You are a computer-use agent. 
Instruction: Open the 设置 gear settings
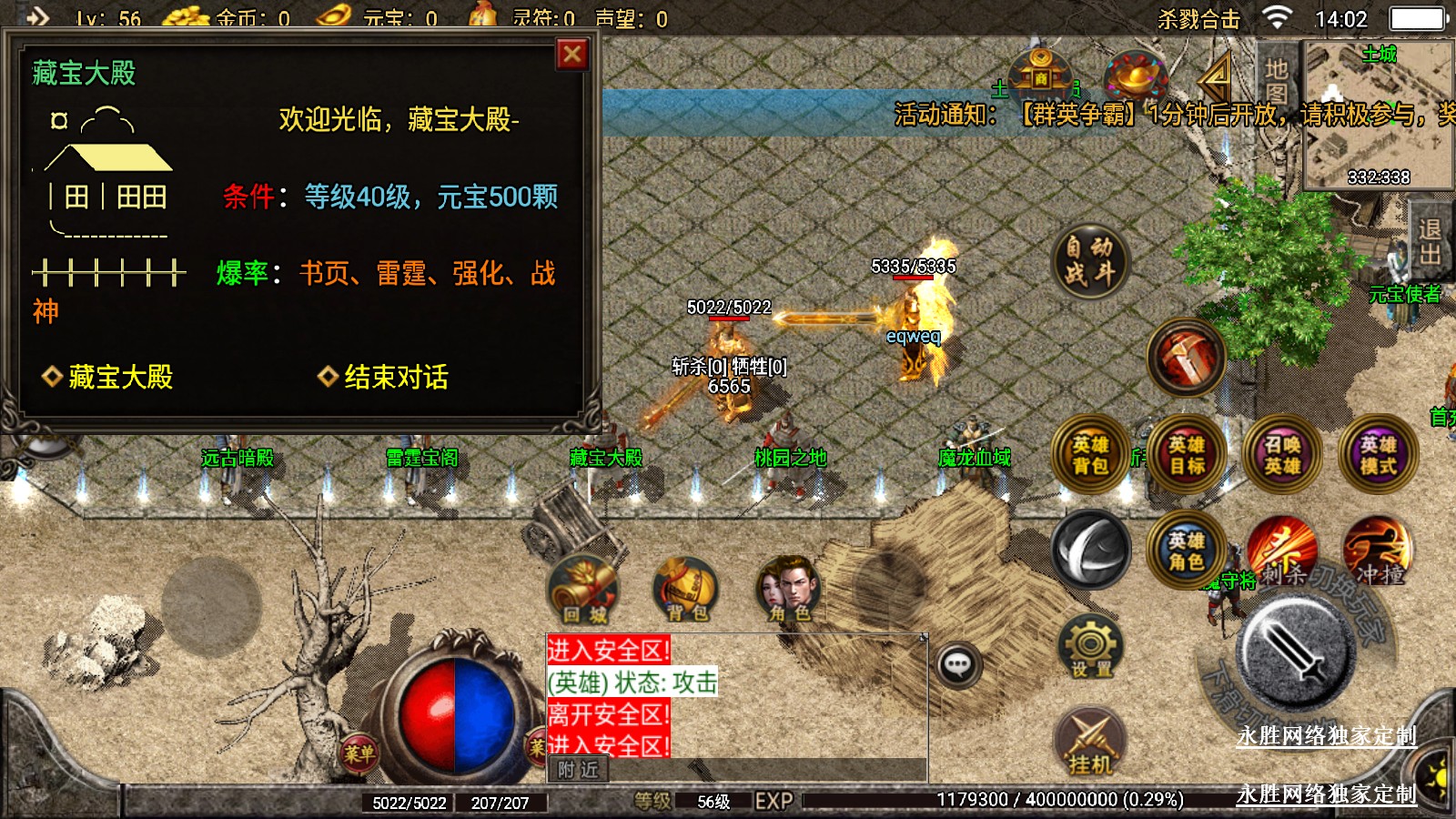click(x=1090, y=648)
